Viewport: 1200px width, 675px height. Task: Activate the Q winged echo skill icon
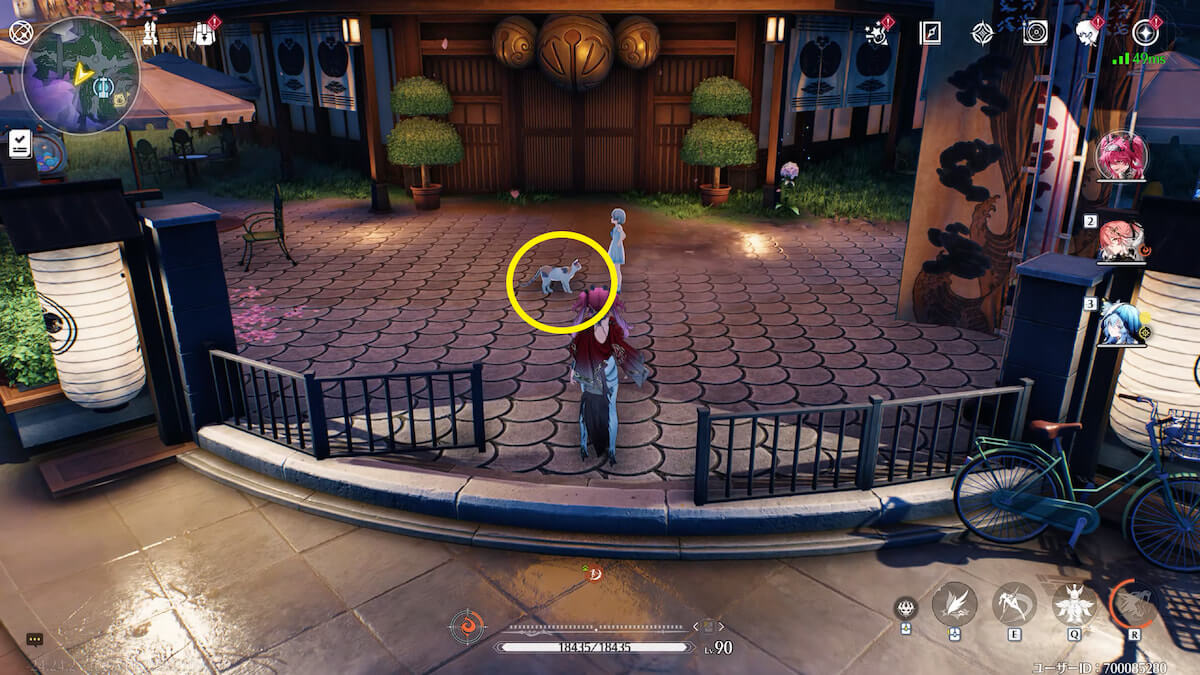pyautogui.click(x=1074, y=603)
